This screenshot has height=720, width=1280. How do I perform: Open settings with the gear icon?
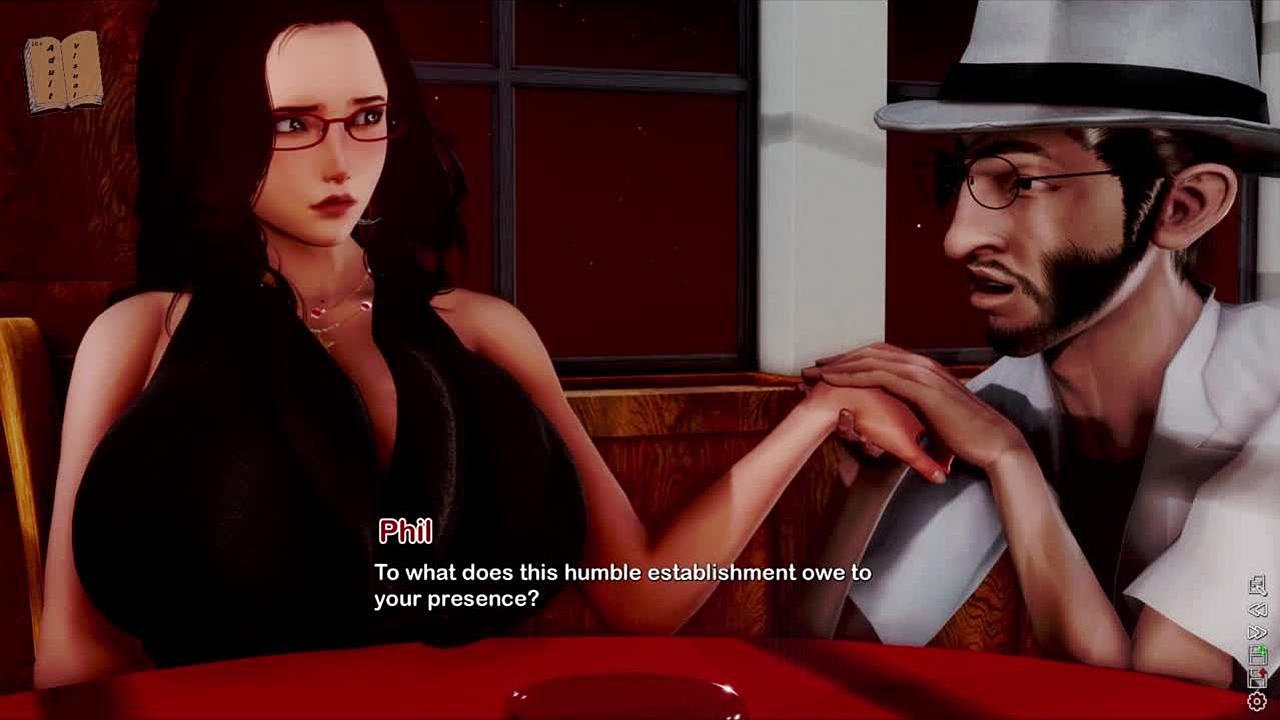(x=1257, y=702)
